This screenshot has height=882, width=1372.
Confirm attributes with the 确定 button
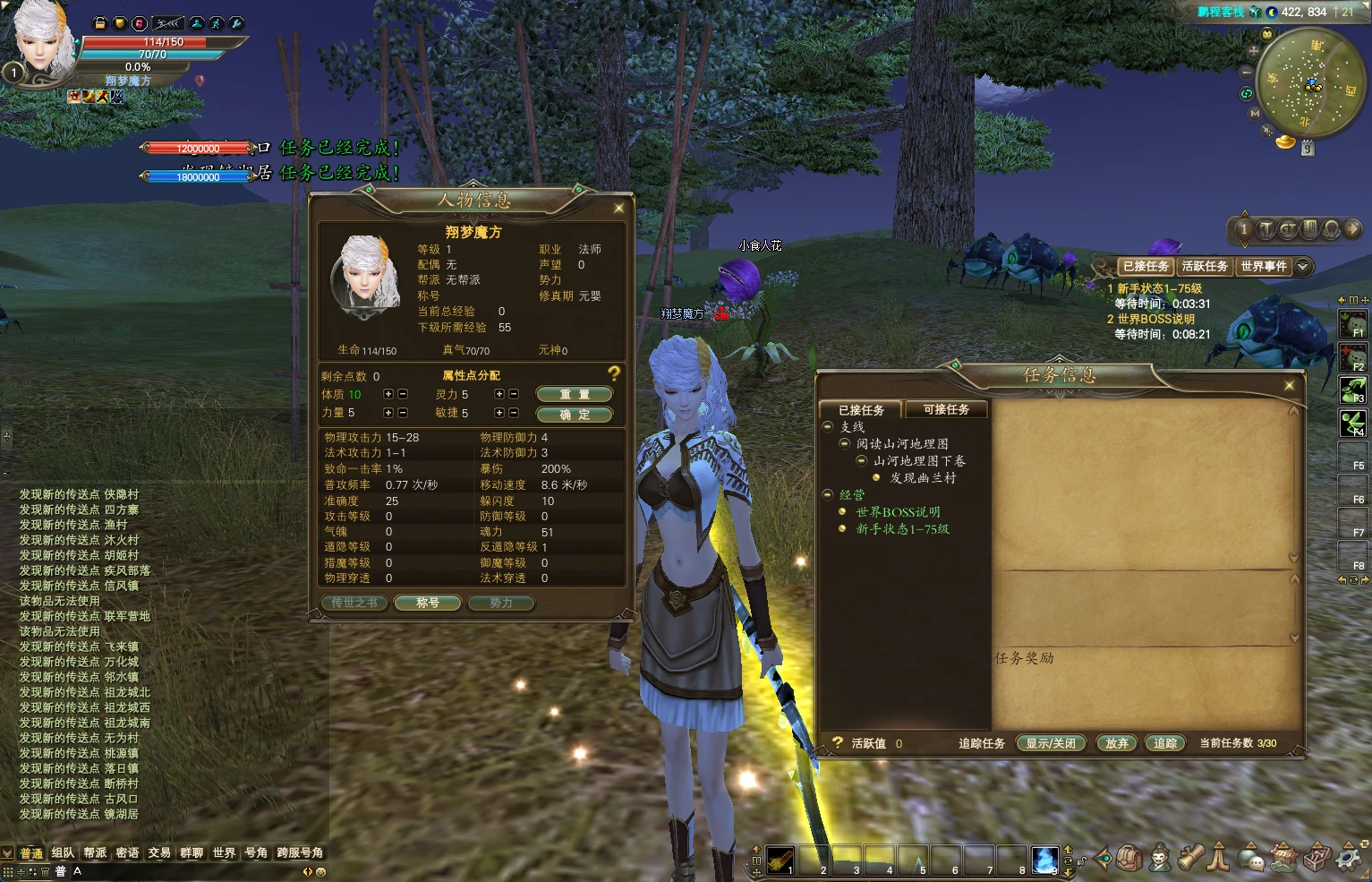point(574,415)
